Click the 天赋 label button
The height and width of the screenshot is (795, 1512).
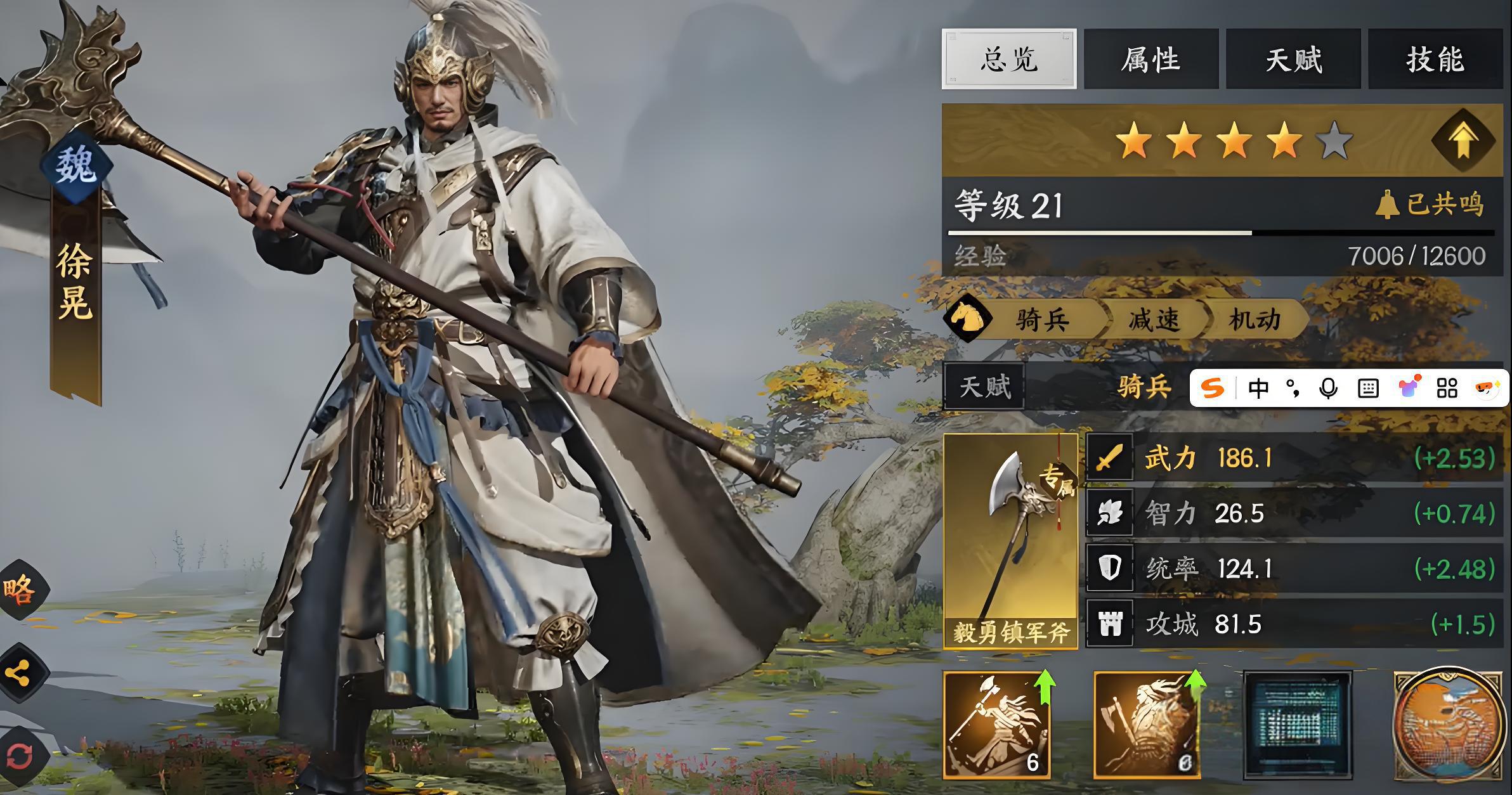[x=984, y=387]
